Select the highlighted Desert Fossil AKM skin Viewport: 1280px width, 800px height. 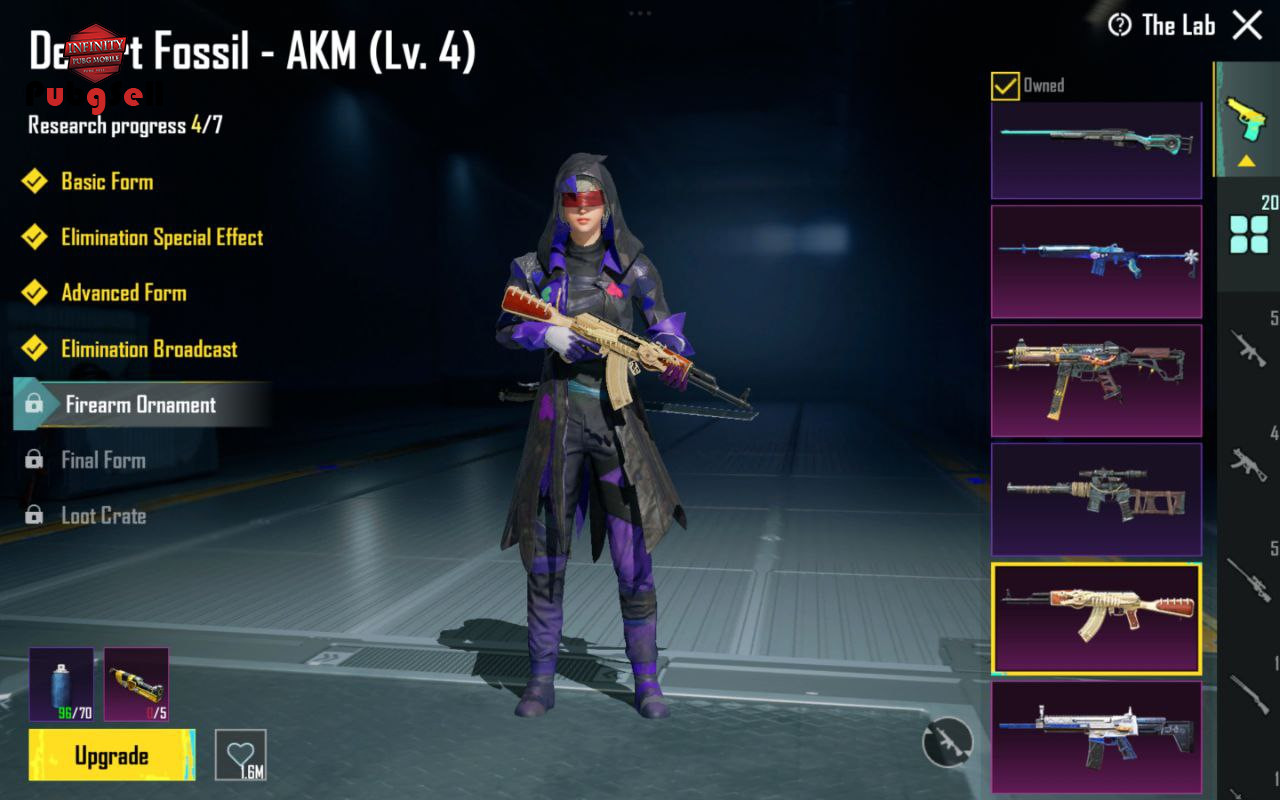click(x=1096, y=618)
